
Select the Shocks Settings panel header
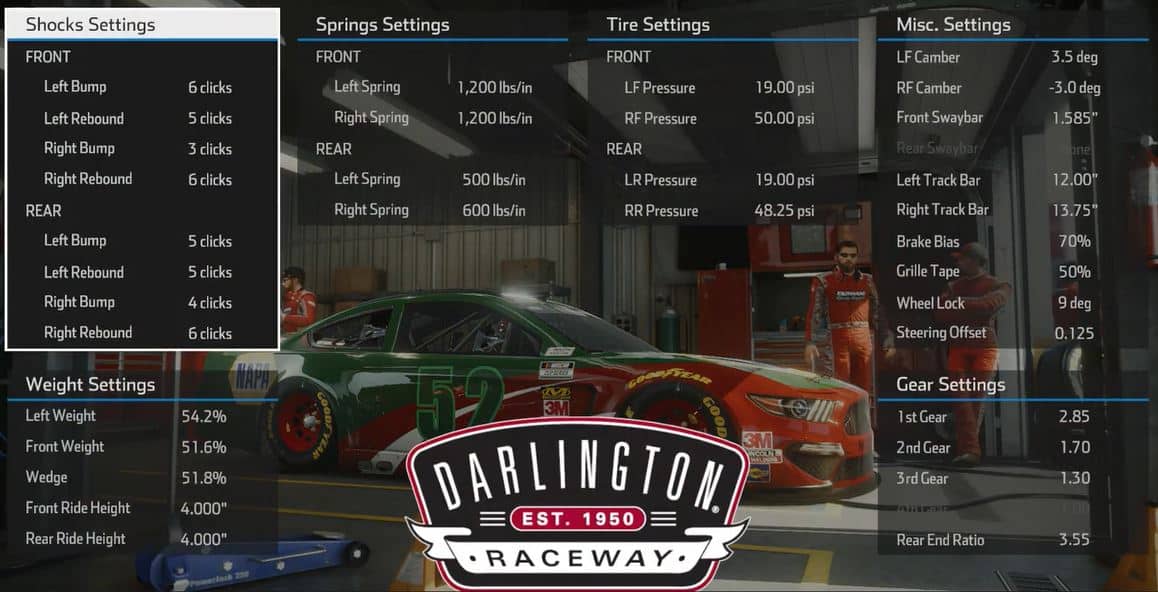(90, 24)
